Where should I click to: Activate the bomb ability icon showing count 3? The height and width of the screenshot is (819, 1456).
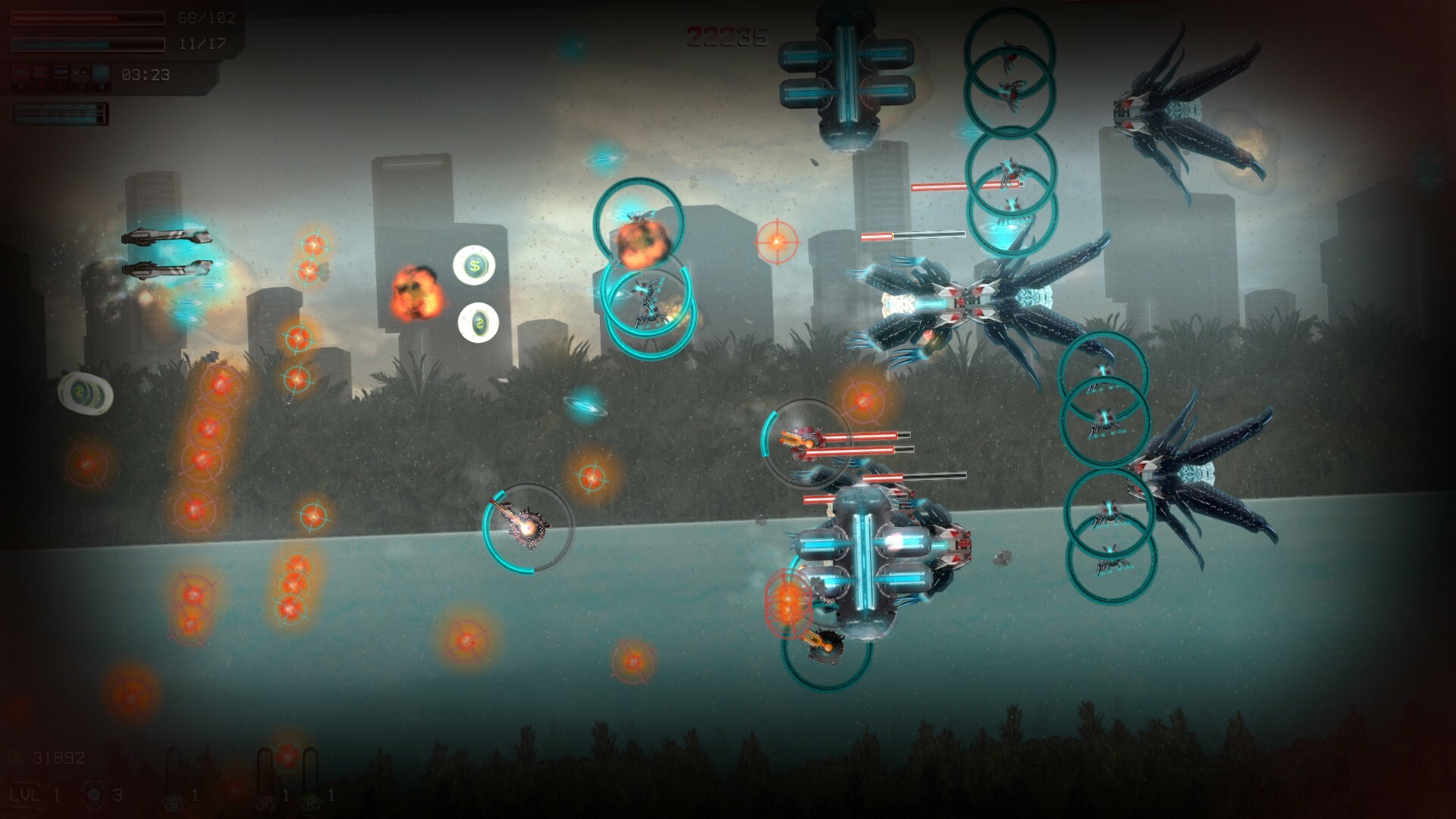tap(93, 796)
